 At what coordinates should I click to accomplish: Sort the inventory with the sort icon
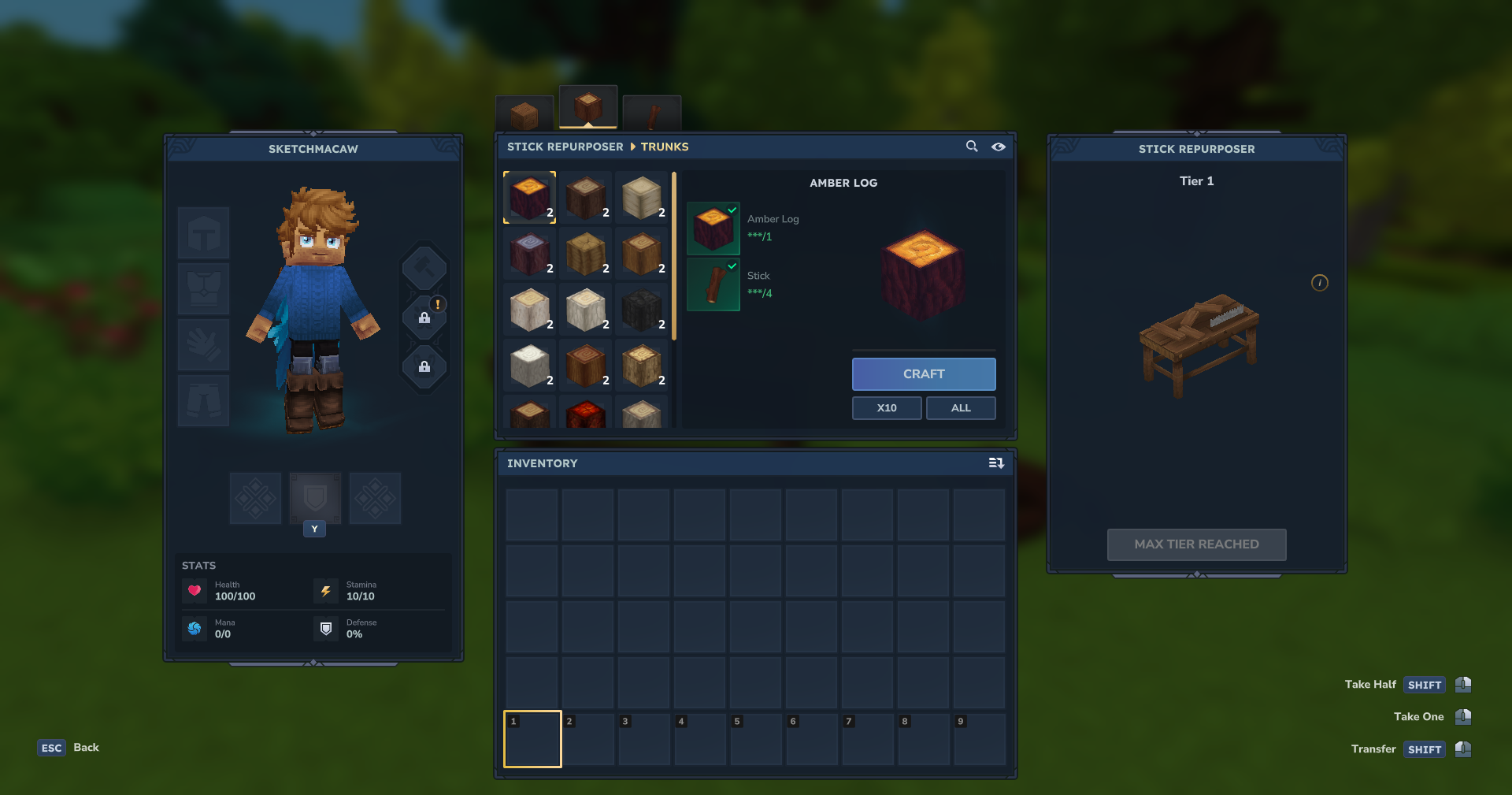996,463
